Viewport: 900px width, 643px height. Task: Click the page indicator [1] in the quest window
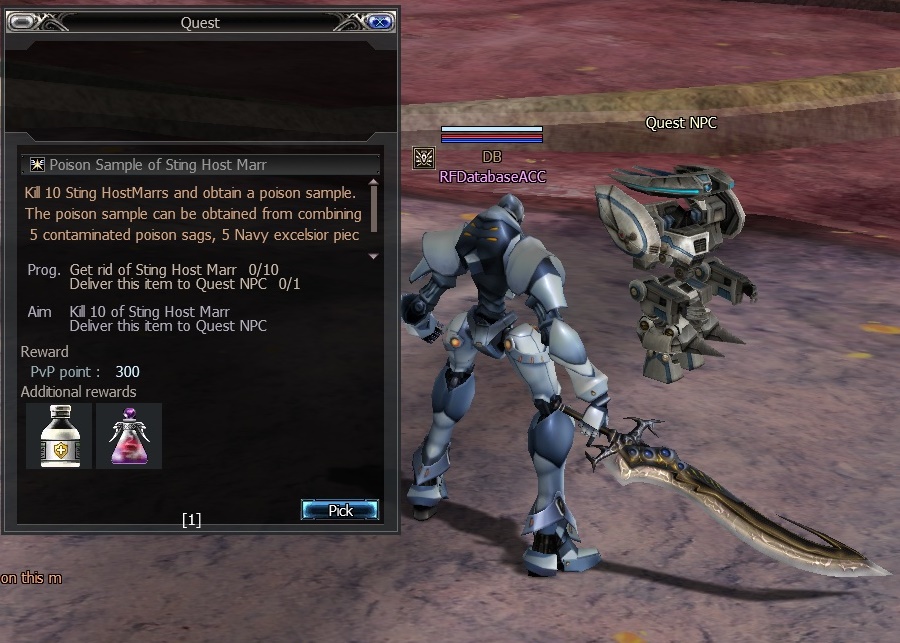point(192,519)
